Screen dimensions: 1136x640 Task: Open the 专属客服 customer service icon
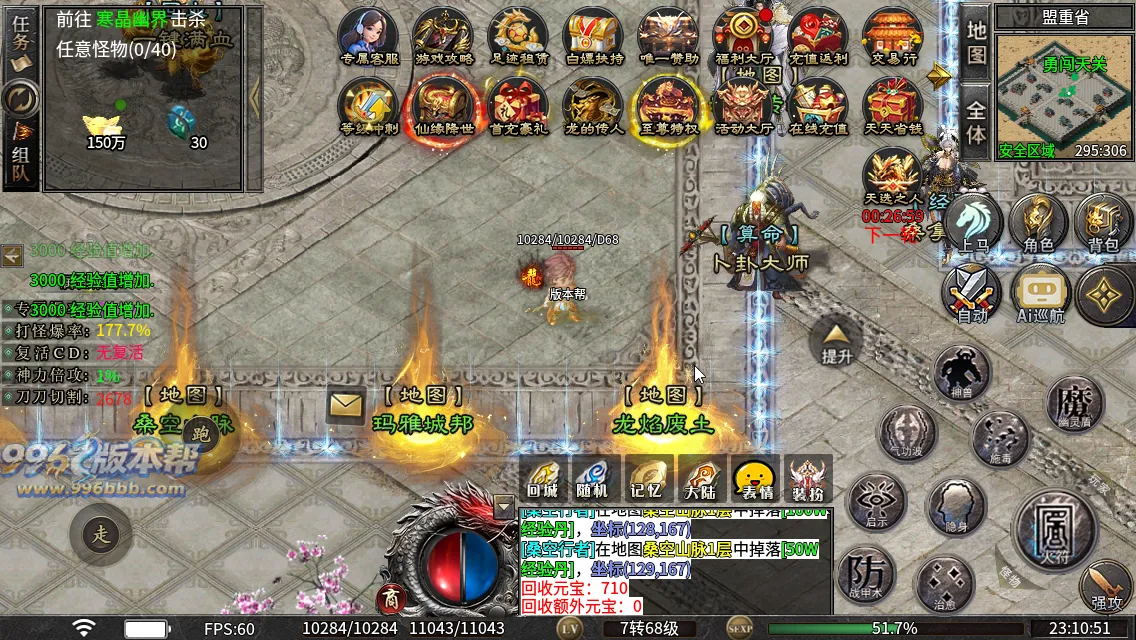click(369, 36)
